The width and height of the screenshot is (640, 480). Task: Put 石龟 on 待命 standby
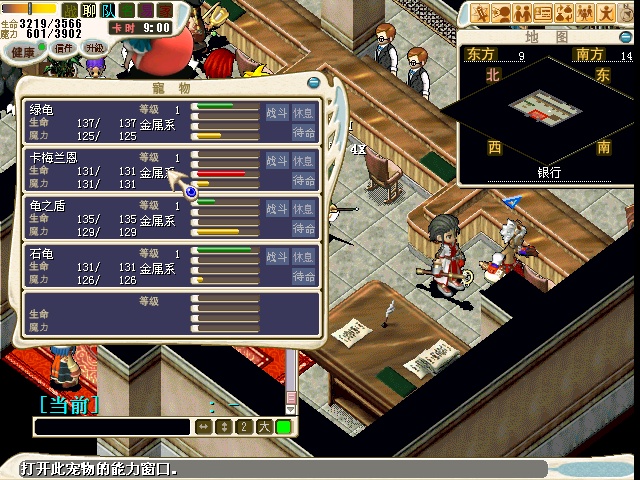(305, 277)
